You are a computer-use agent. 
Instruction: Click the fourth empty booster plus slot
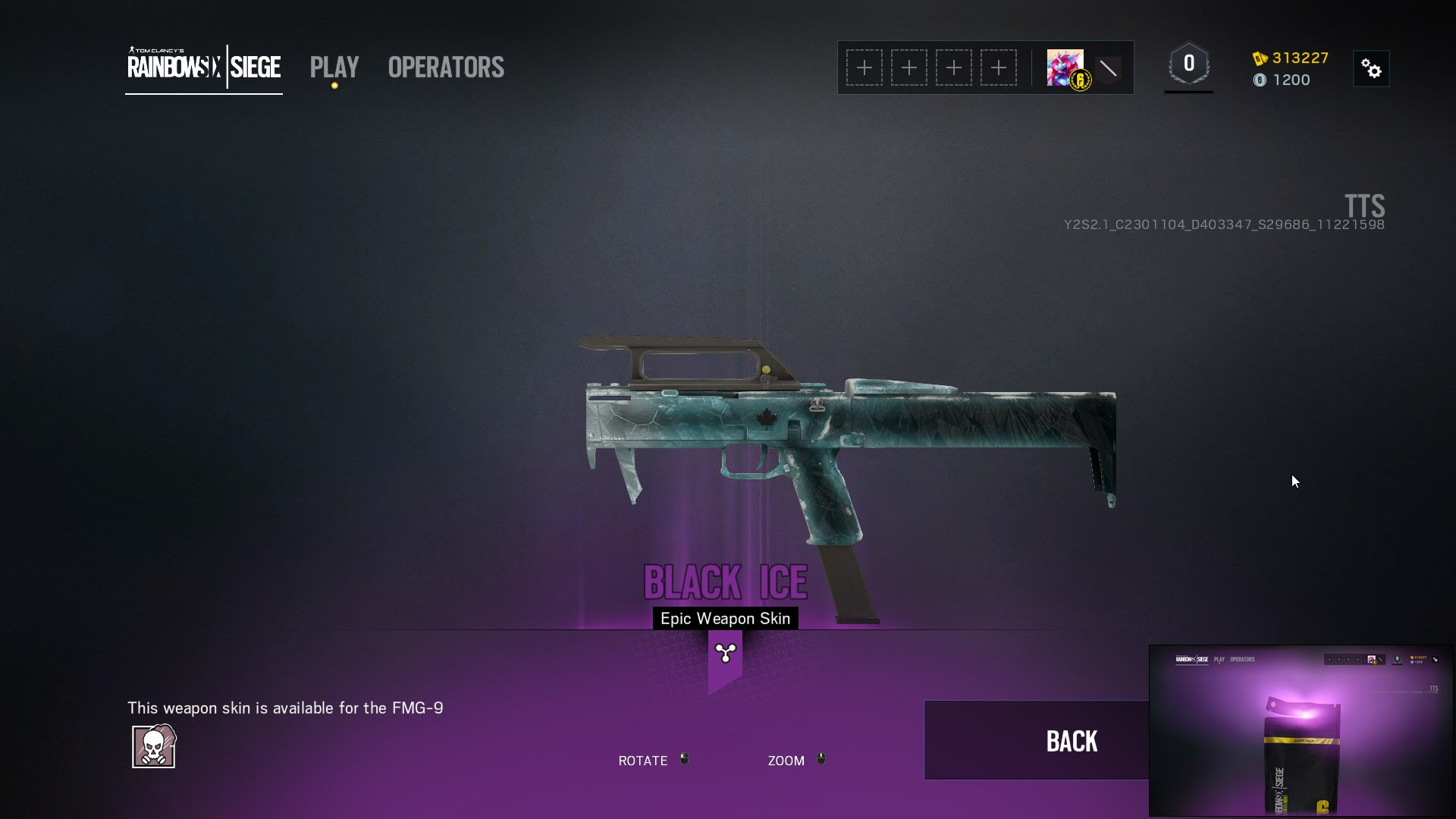pyautogui.click(x=999, y=67)
